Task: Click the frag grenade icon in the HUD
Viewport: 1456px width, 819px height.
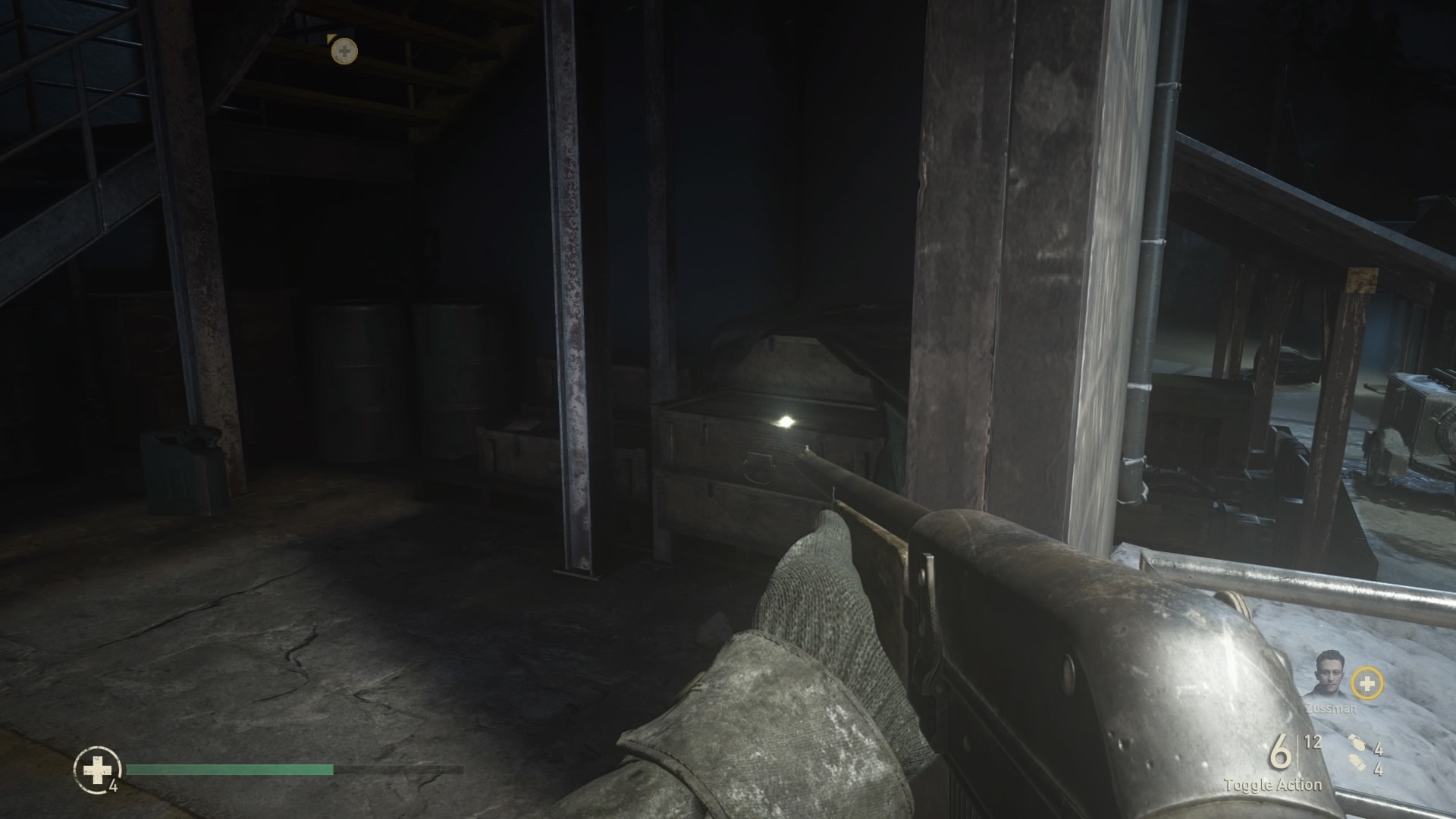Action: [1357, 742]
